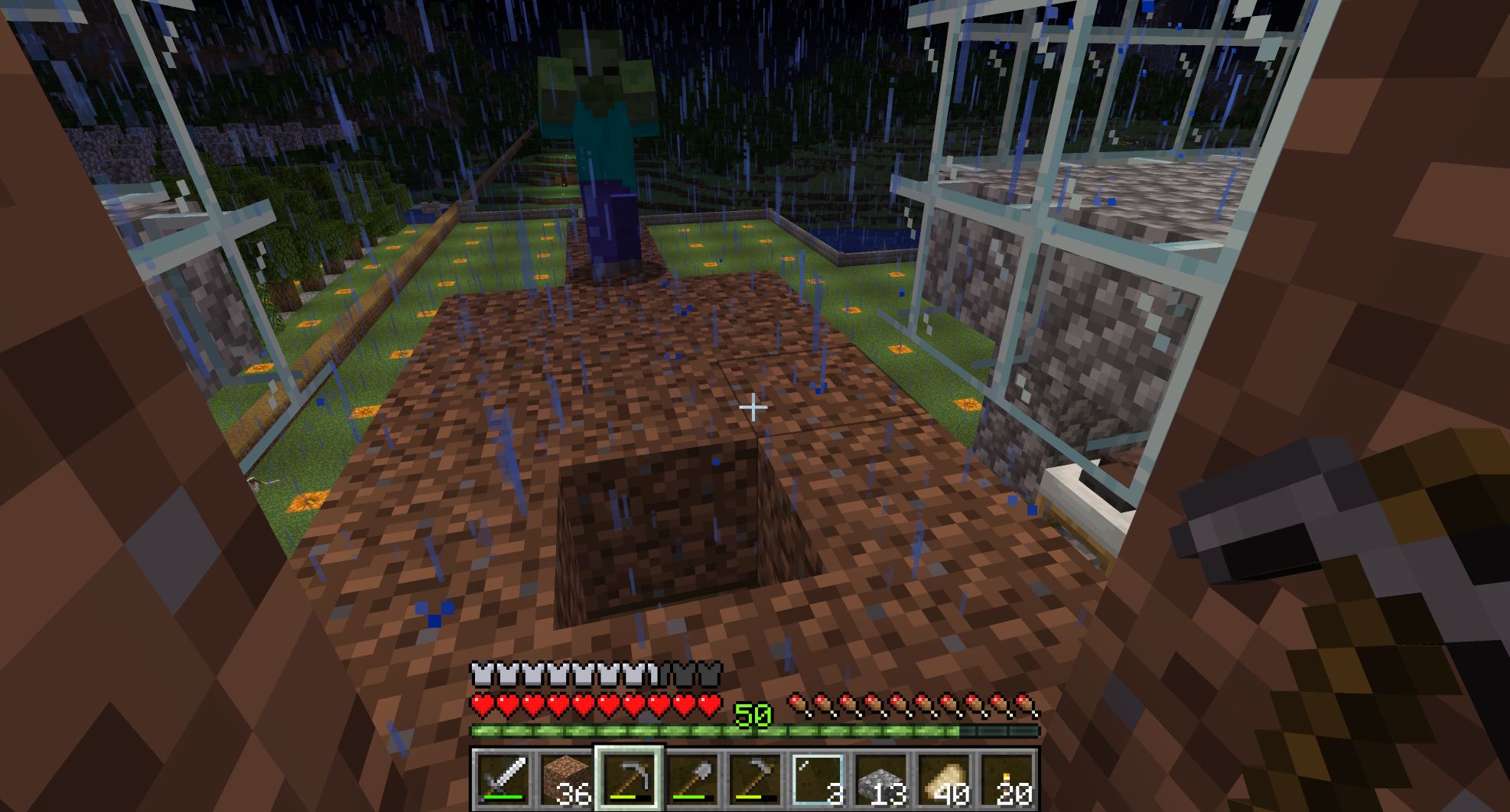Select the iron sword hotbar slot
The width and height of the screenshot is (1510, 812).
coord(503,779)
